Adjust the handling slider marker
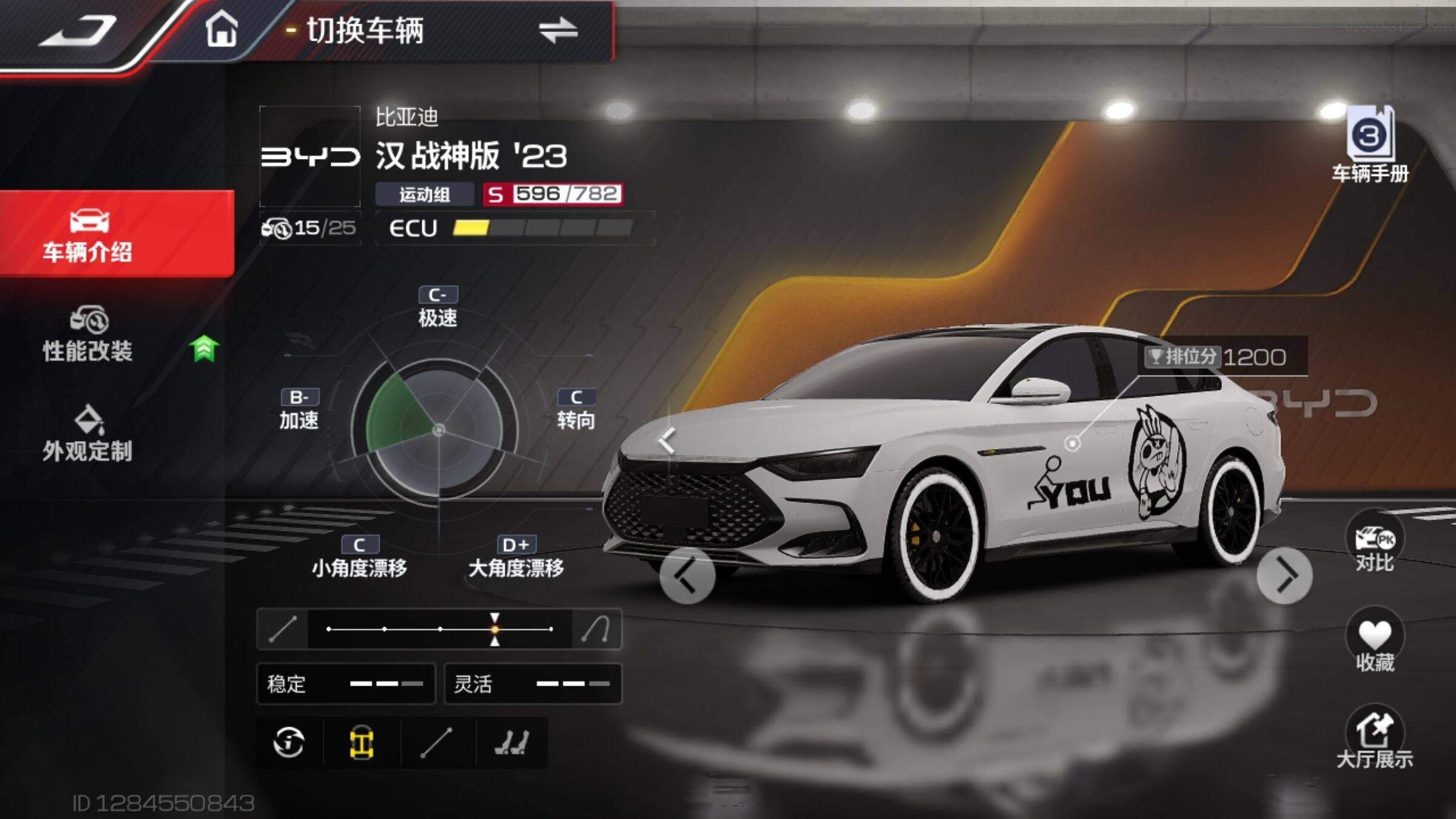This screenshot has width=1456, height=819. click(495, 629)
